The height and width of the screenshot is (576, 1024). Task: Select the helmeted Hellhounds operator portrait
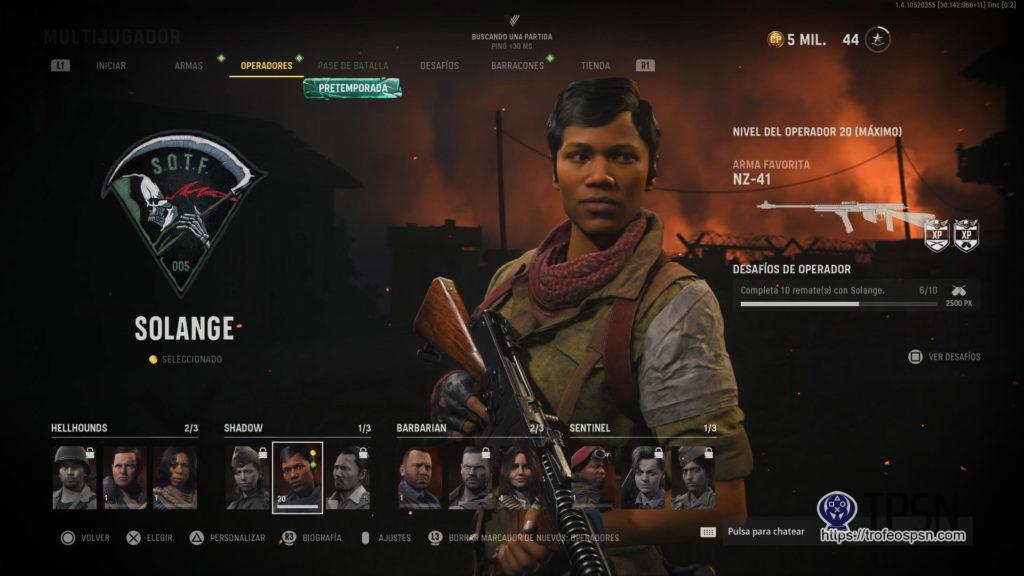pos(74,478)
